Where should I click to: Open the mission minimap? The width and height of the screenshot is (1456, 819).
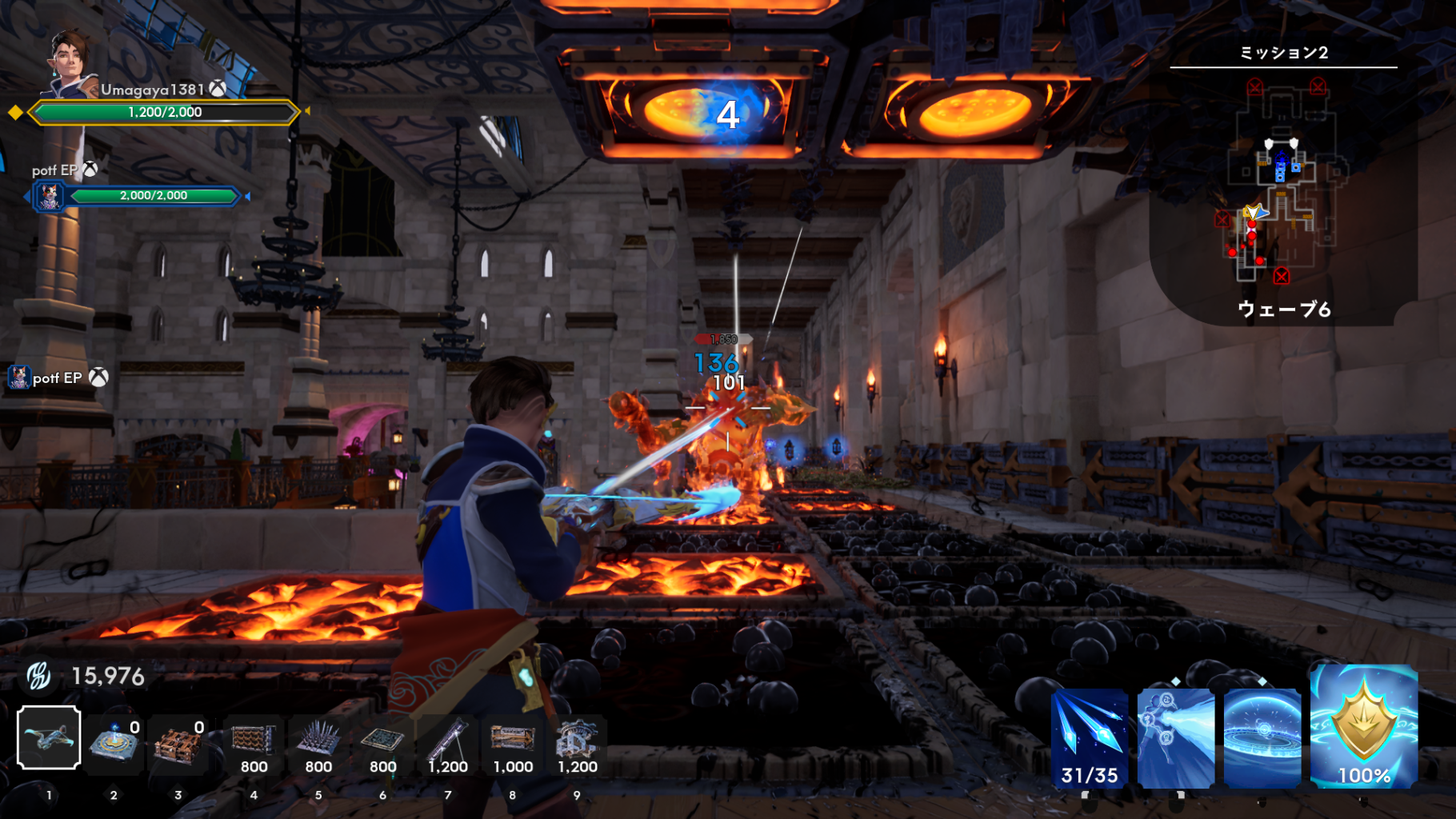[x=1282, y=182]
